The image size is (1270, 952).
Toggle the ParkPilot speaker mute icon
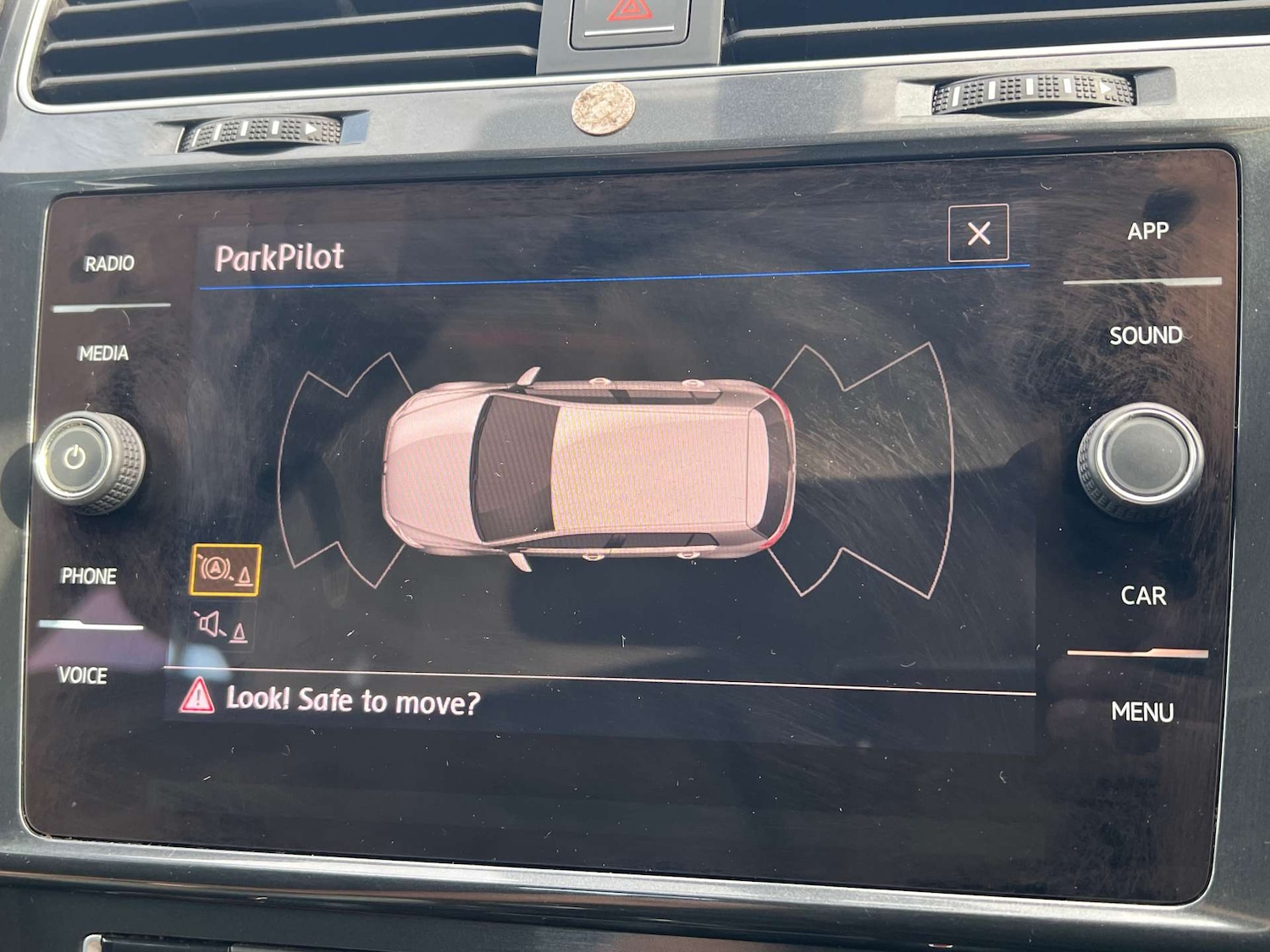click(222, 627)
